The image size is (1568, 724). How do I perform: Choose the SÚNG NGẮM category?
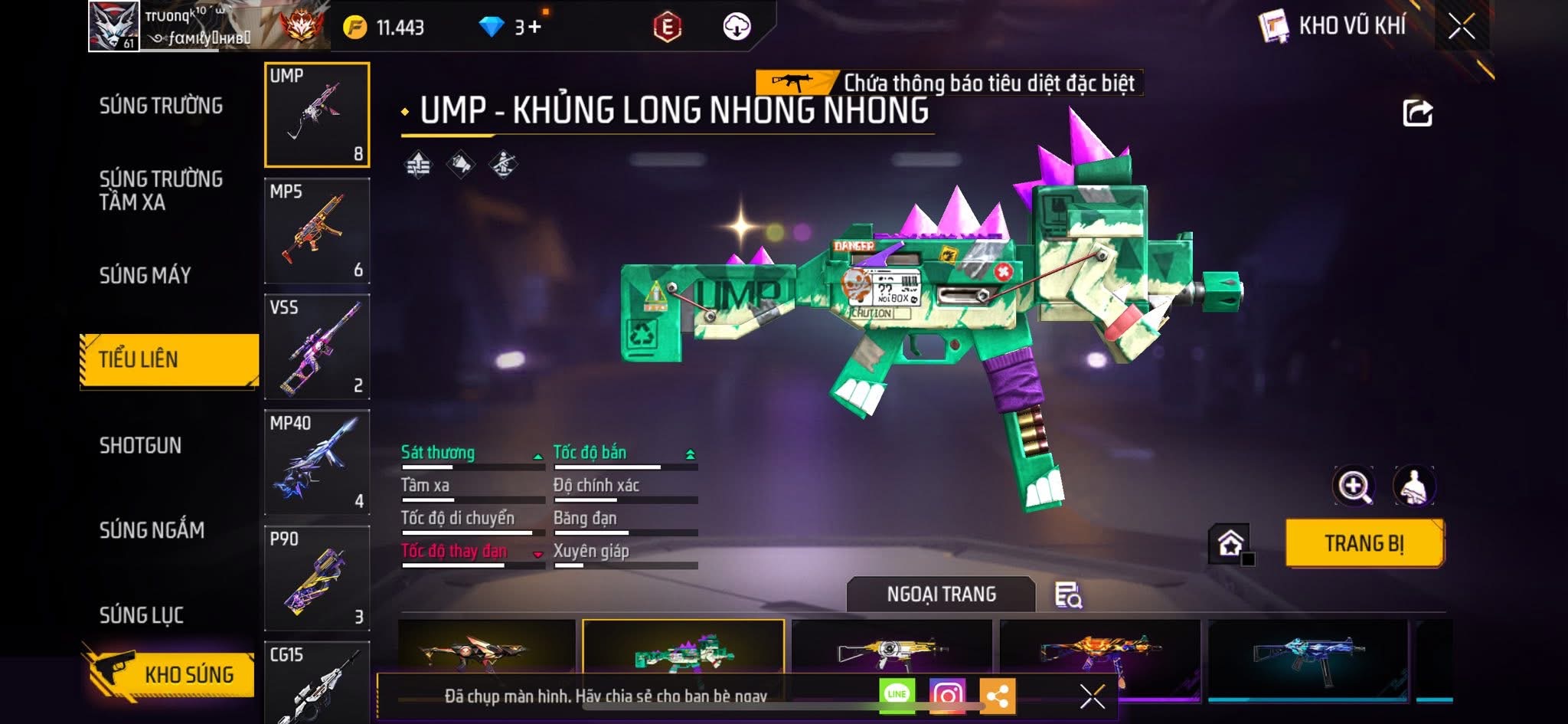pos(152,529)
